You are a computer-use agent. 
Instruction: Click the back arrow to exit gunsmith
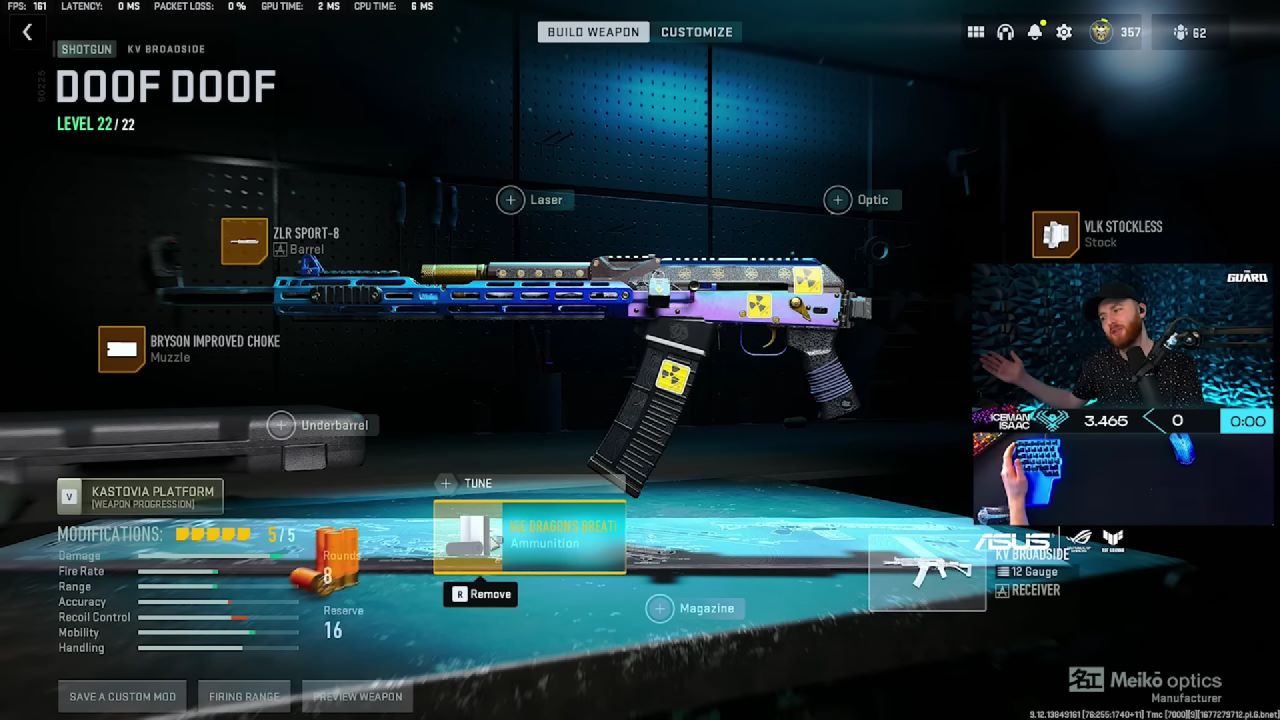[27, 31]
